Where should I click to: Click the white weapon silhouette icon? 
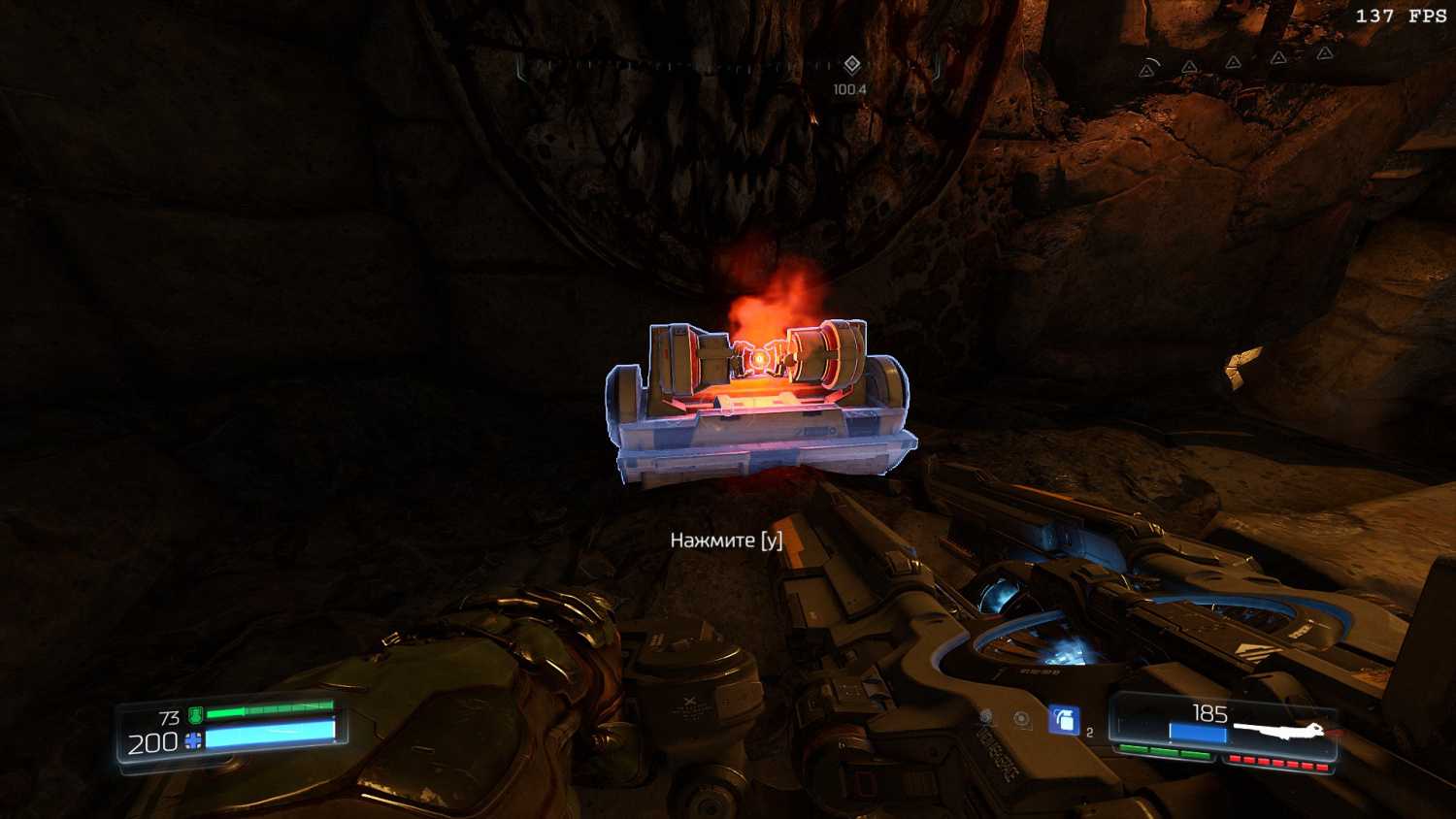coord(1279,730)
